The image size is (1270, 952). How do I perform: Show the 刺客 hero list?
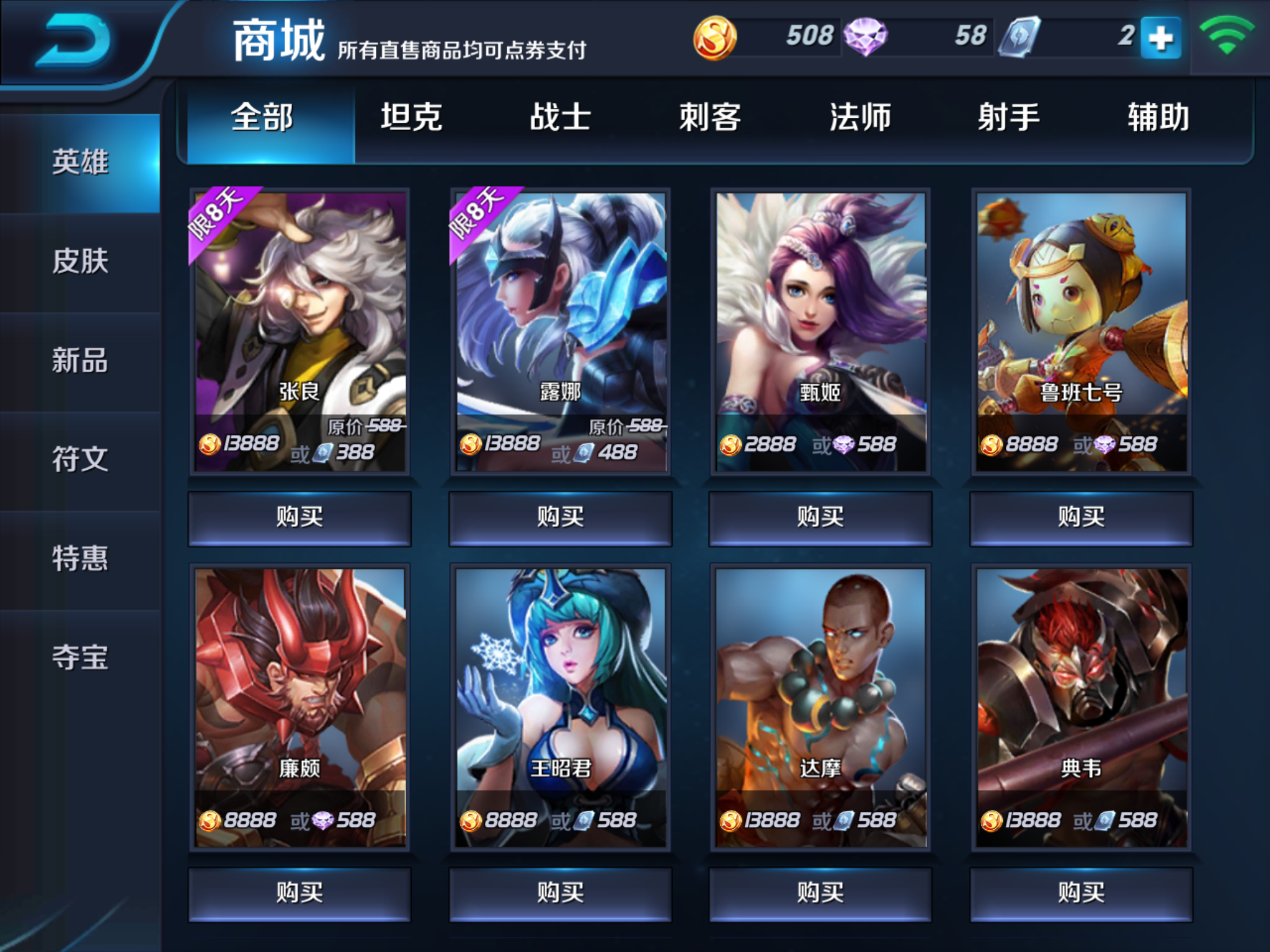tap(710, 118)
